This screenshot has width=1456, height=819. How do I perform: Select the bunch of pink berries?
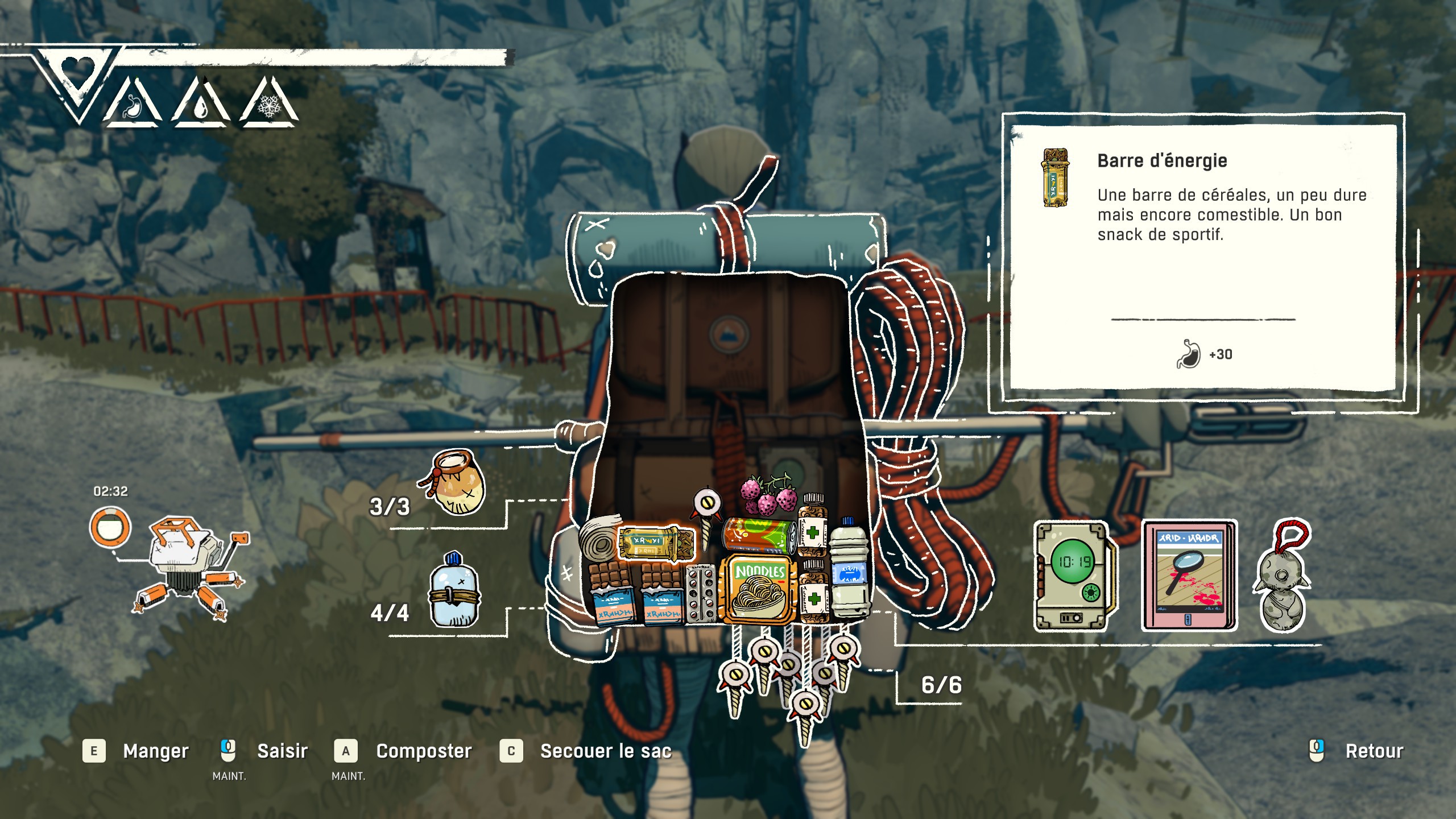click(x=769, y=495)
